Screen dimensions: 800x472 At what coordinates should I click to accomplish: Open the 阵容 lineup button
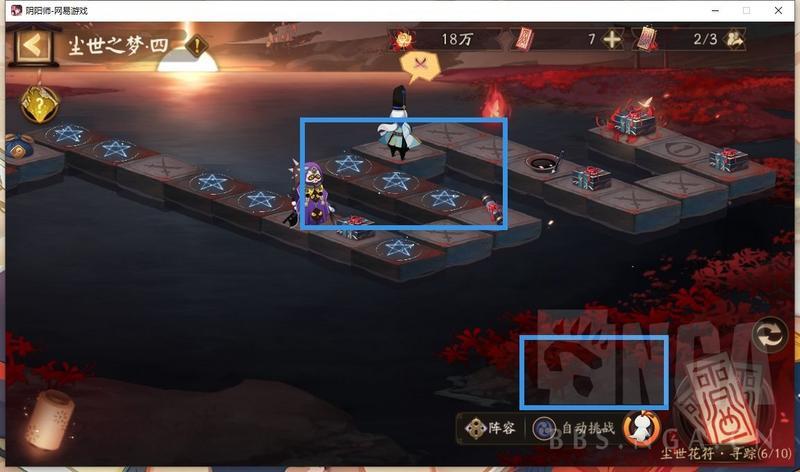pyautogui.click(x=488, y=428)
